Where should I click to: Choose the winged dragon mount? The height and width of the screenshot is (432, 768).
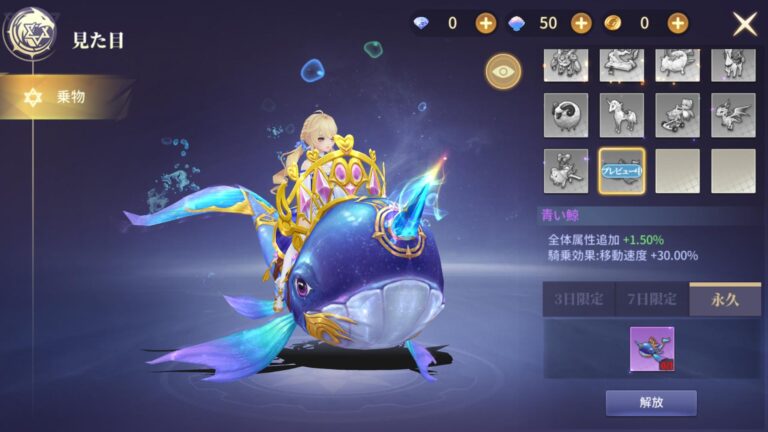point(733,115)
